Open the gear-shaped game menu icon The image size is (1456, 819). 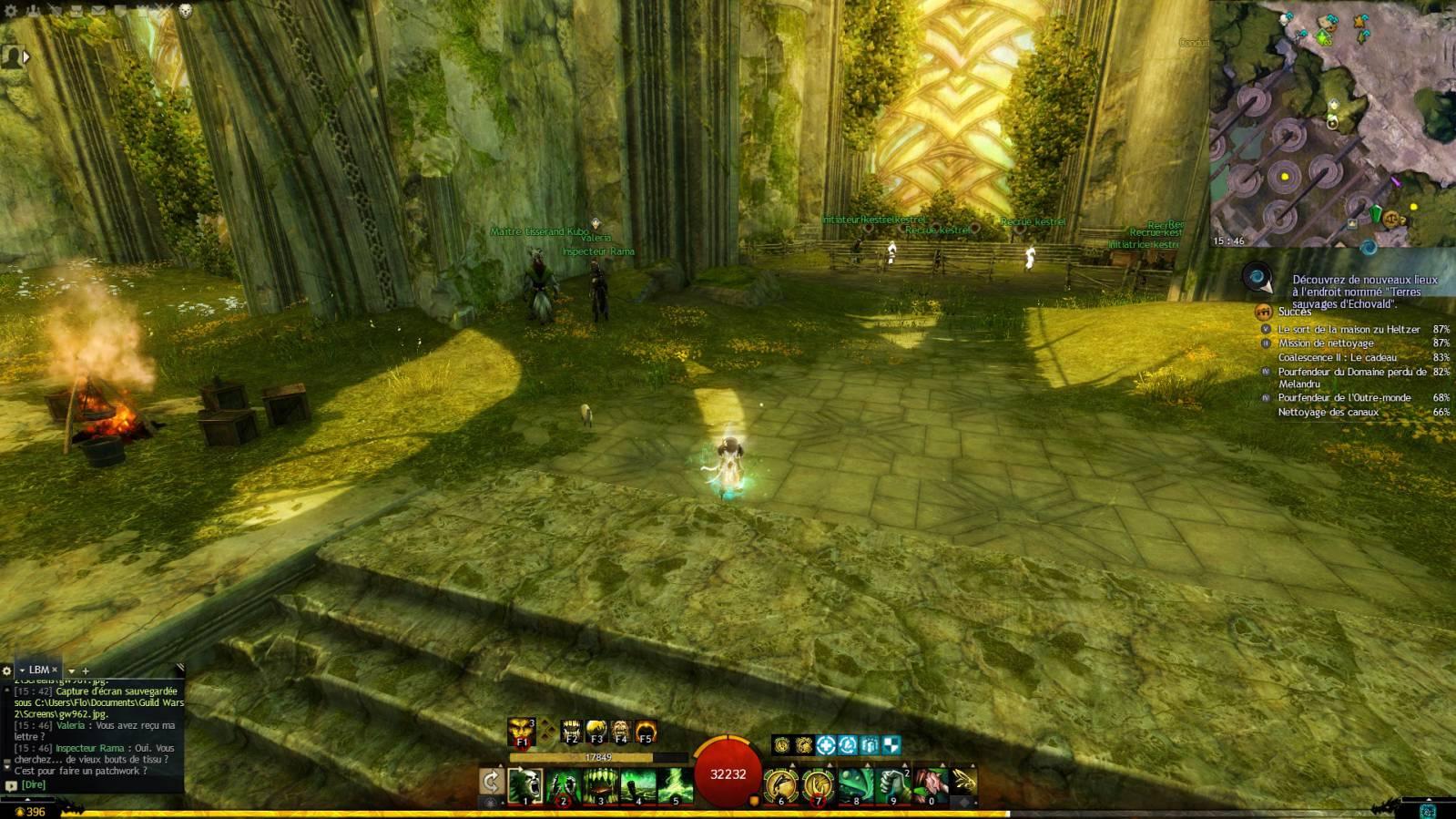pos(11,11)
